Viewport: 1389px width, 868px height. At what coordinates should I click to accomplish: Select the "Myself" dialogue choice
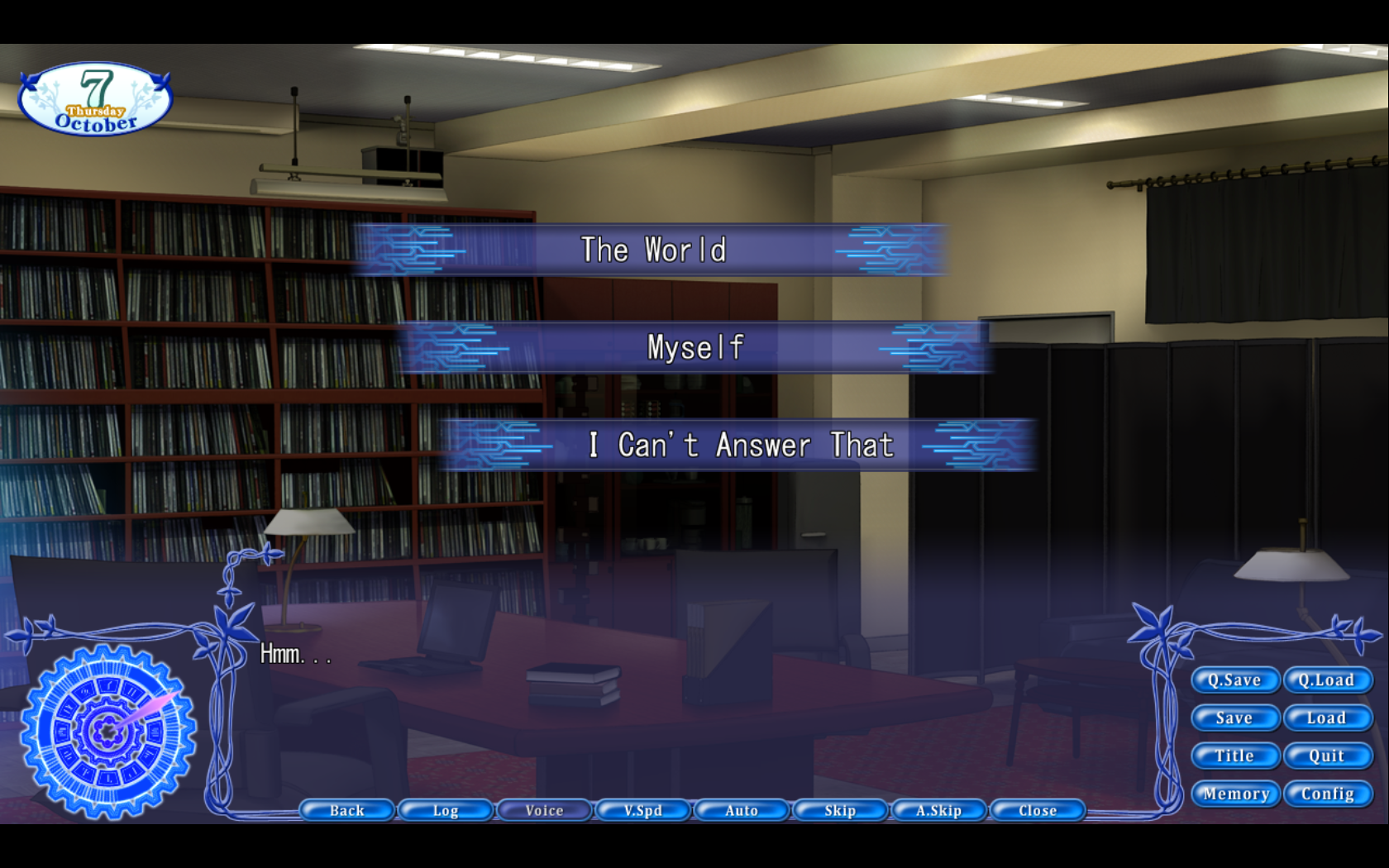pyautogui.click(x=694, y=347)
